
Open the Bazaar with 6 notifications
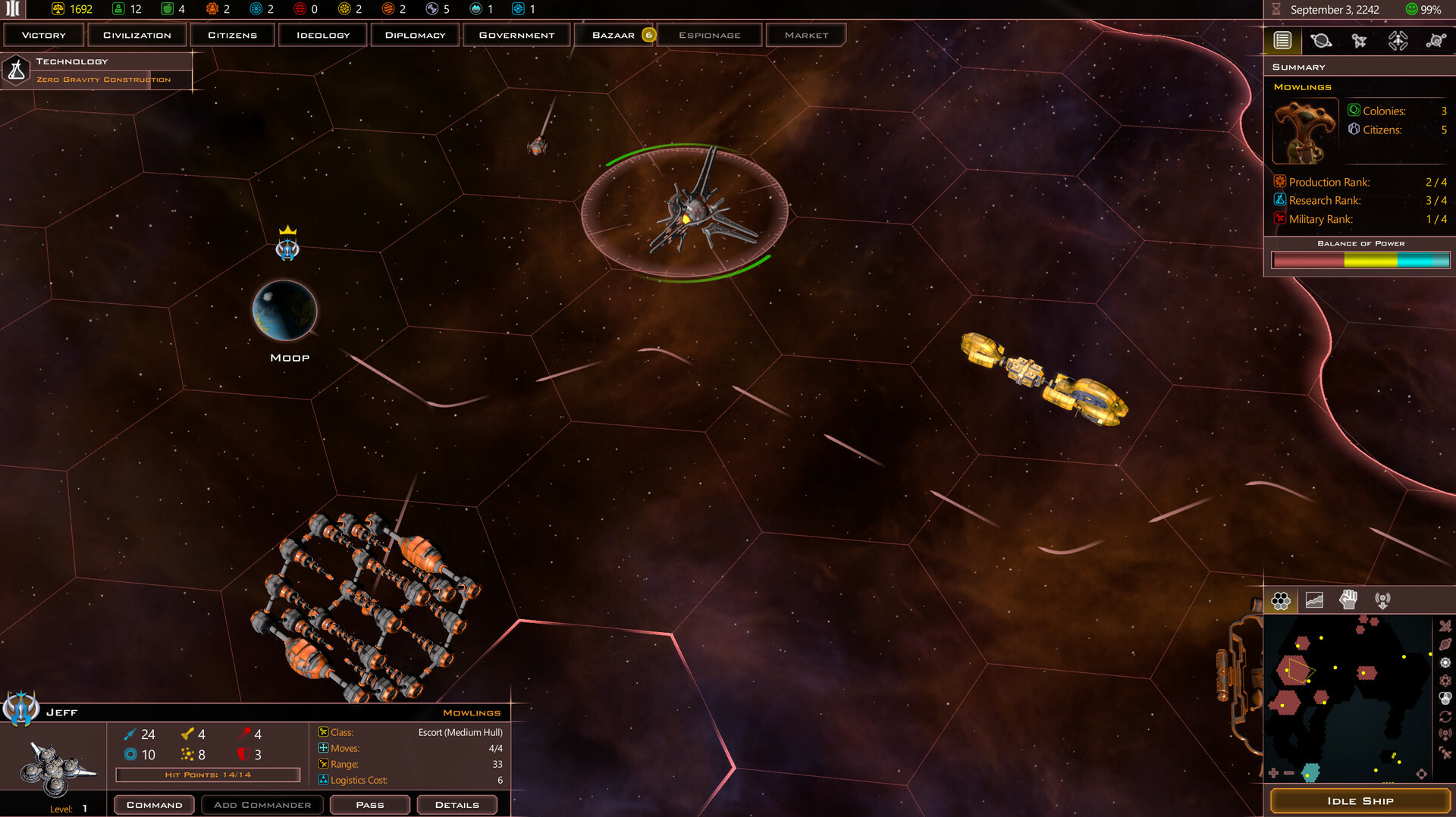[x=616, y=34]
